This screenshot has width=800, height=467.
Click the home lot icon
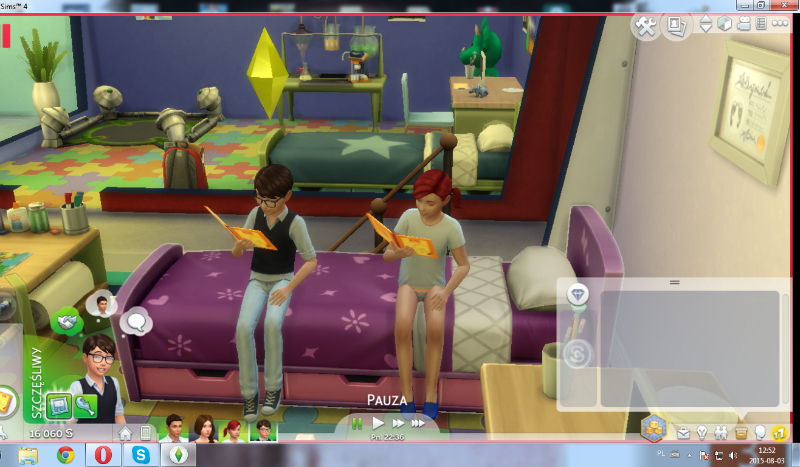(126, 433)
